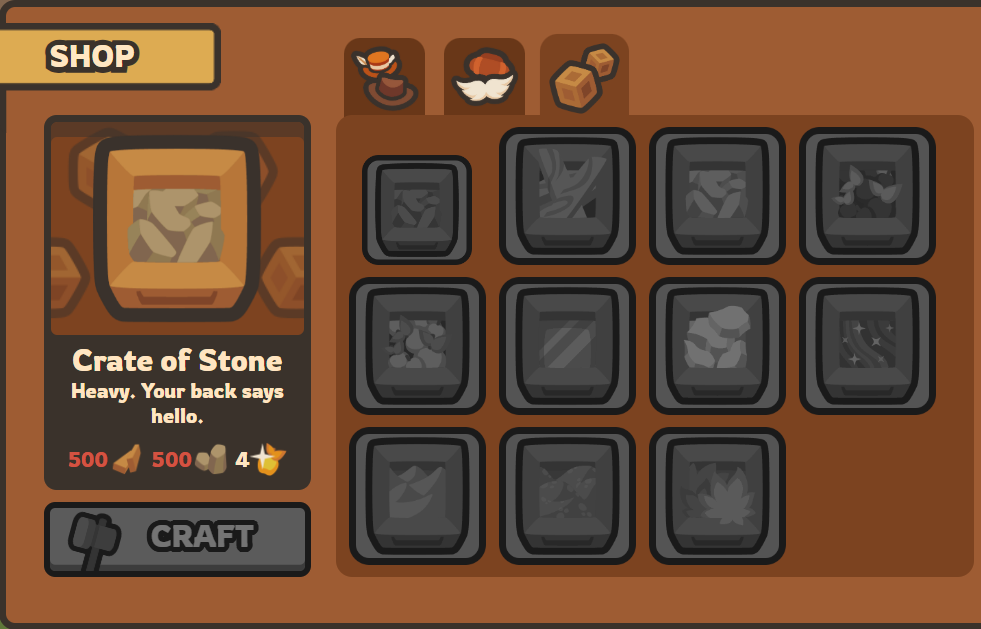This screenshot has height=629, width=981.
Task: Switch to the hats category tab
Action: point(384,78)
